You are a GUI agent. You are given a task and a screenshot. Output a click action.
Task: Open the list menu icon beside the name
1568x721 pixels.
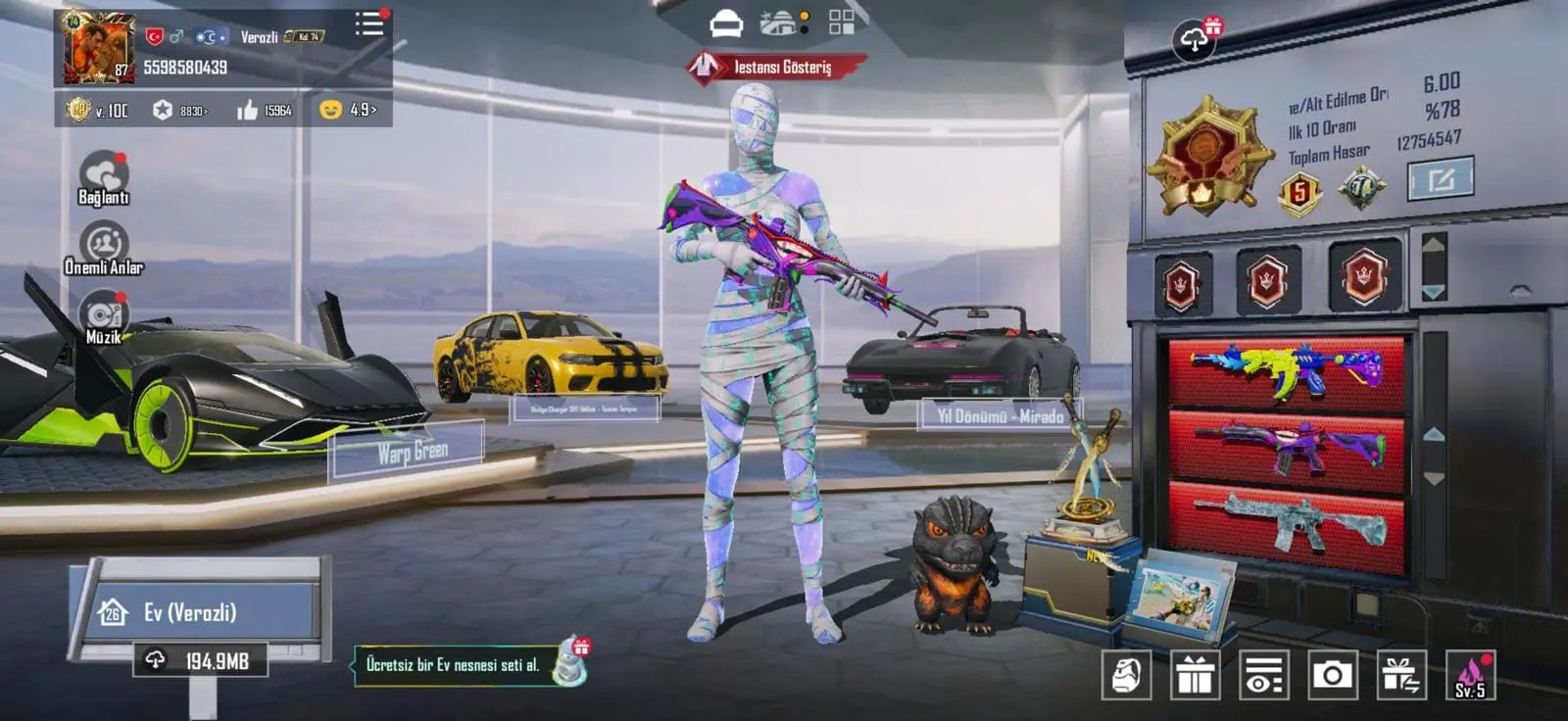click(x=369, y=24)
